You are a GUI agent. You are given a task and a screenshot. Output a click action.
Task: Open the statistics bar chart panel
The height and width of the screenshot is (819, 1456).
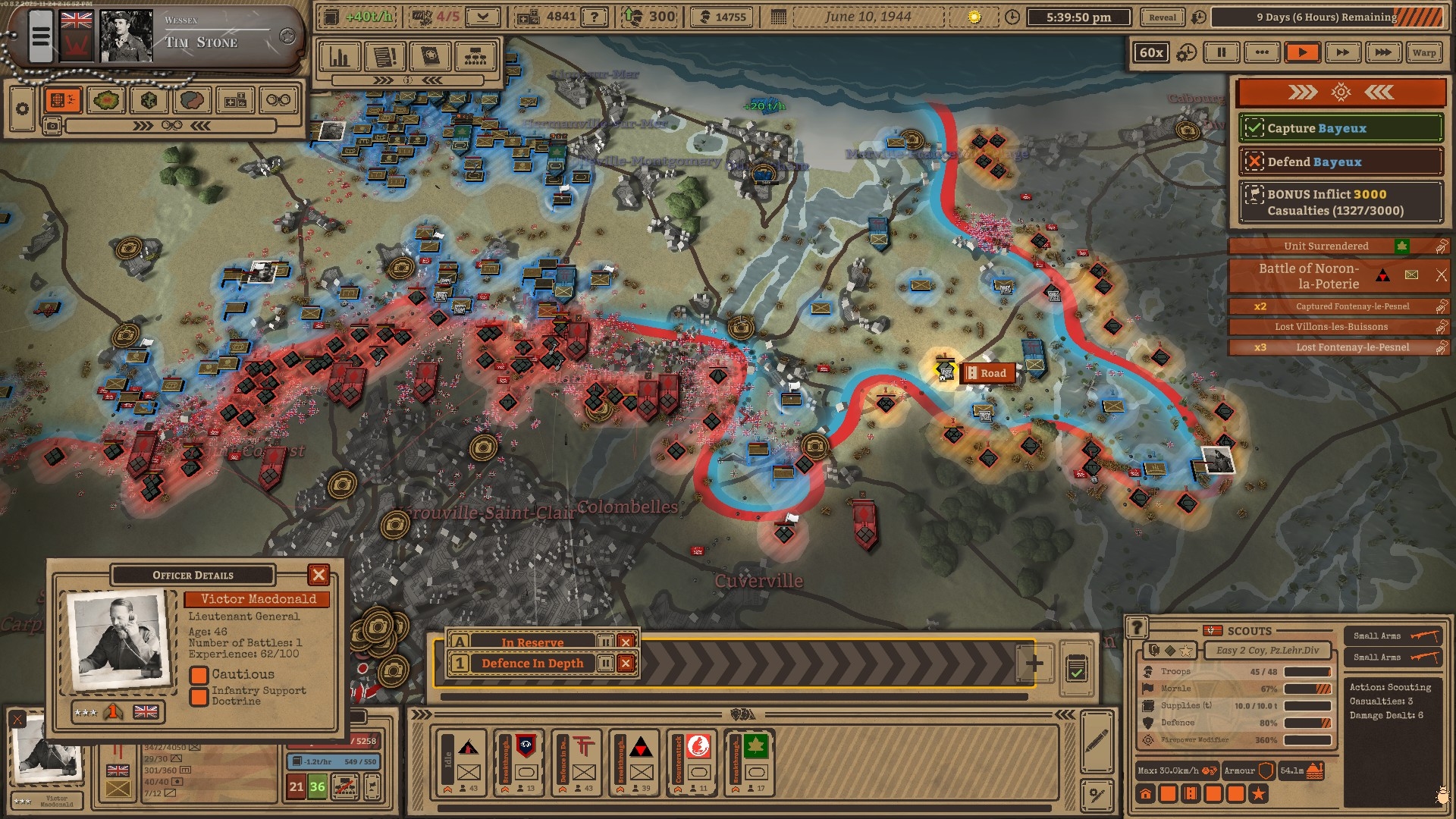pos(340,57)
